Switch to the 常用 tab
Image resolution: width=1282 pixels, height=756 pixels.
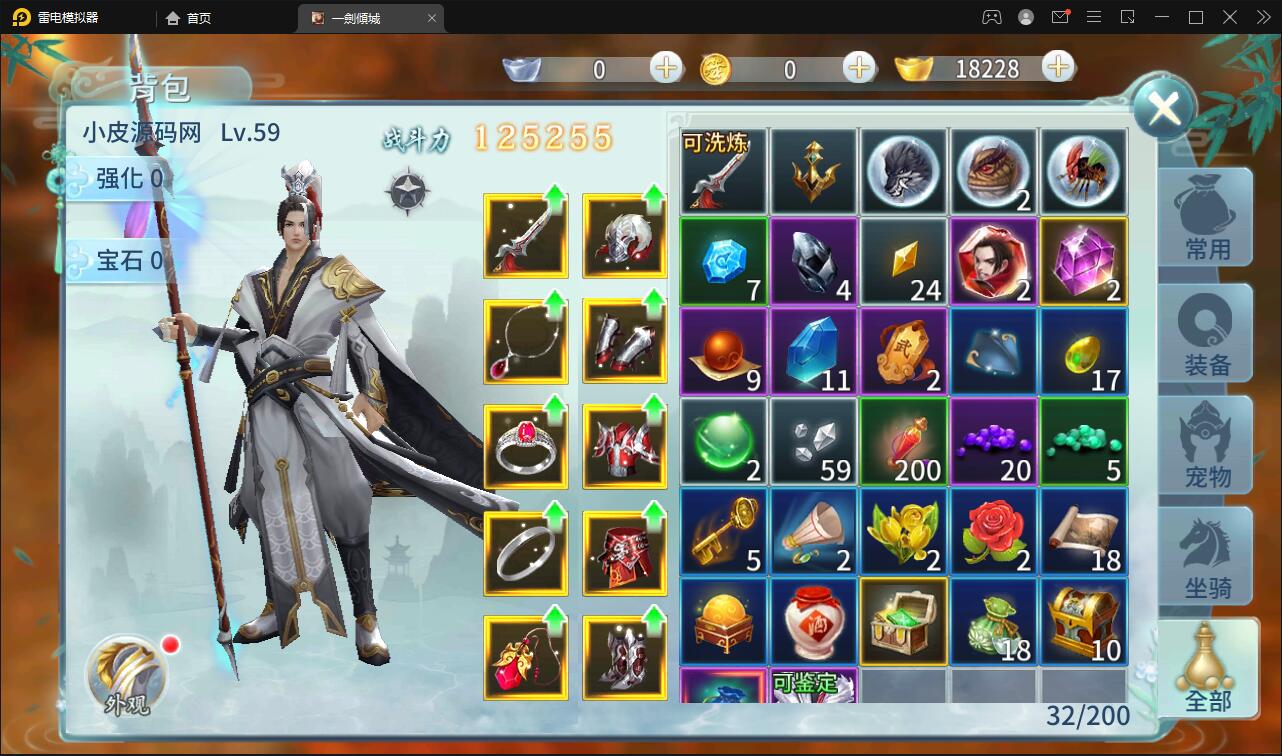click(x=1206, y=216)
